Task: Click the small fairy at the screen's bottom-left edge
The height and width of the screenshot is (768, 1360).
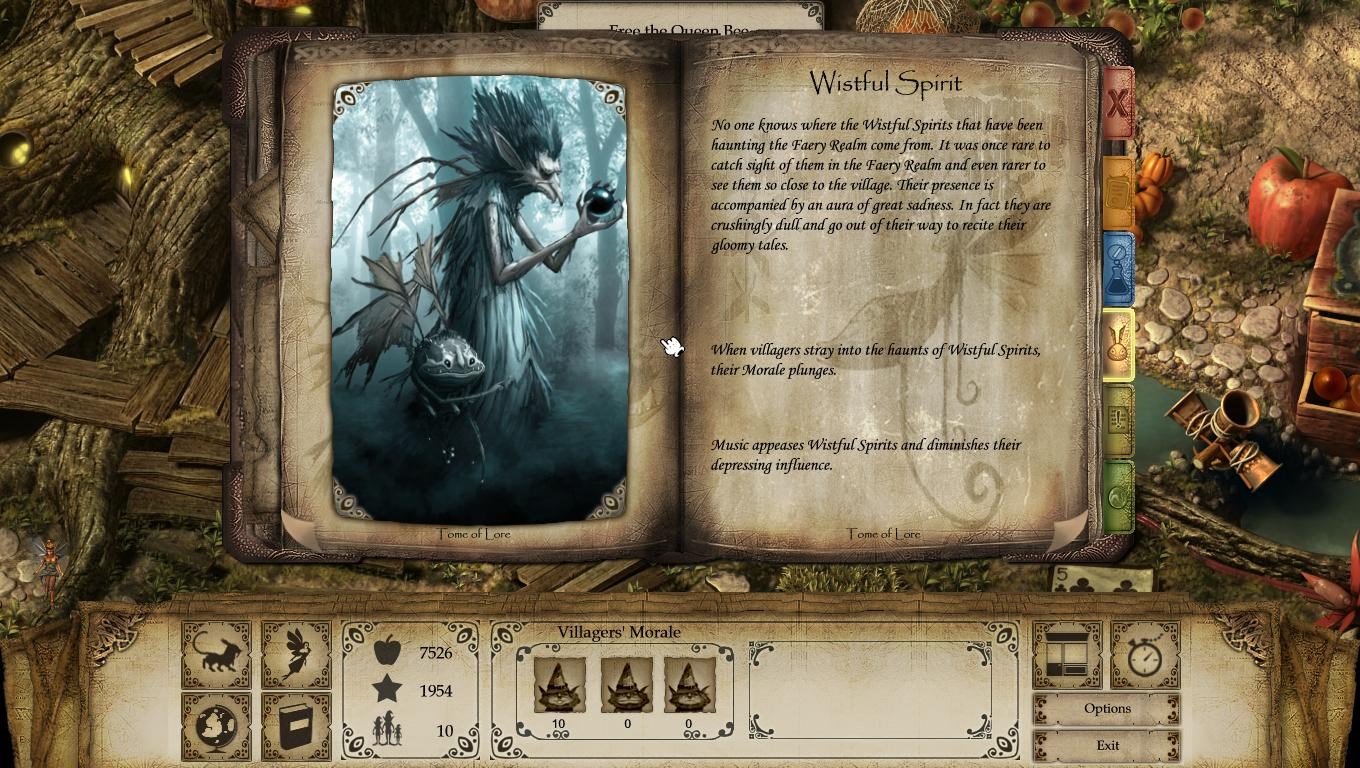Action: [x=48, y=570]
